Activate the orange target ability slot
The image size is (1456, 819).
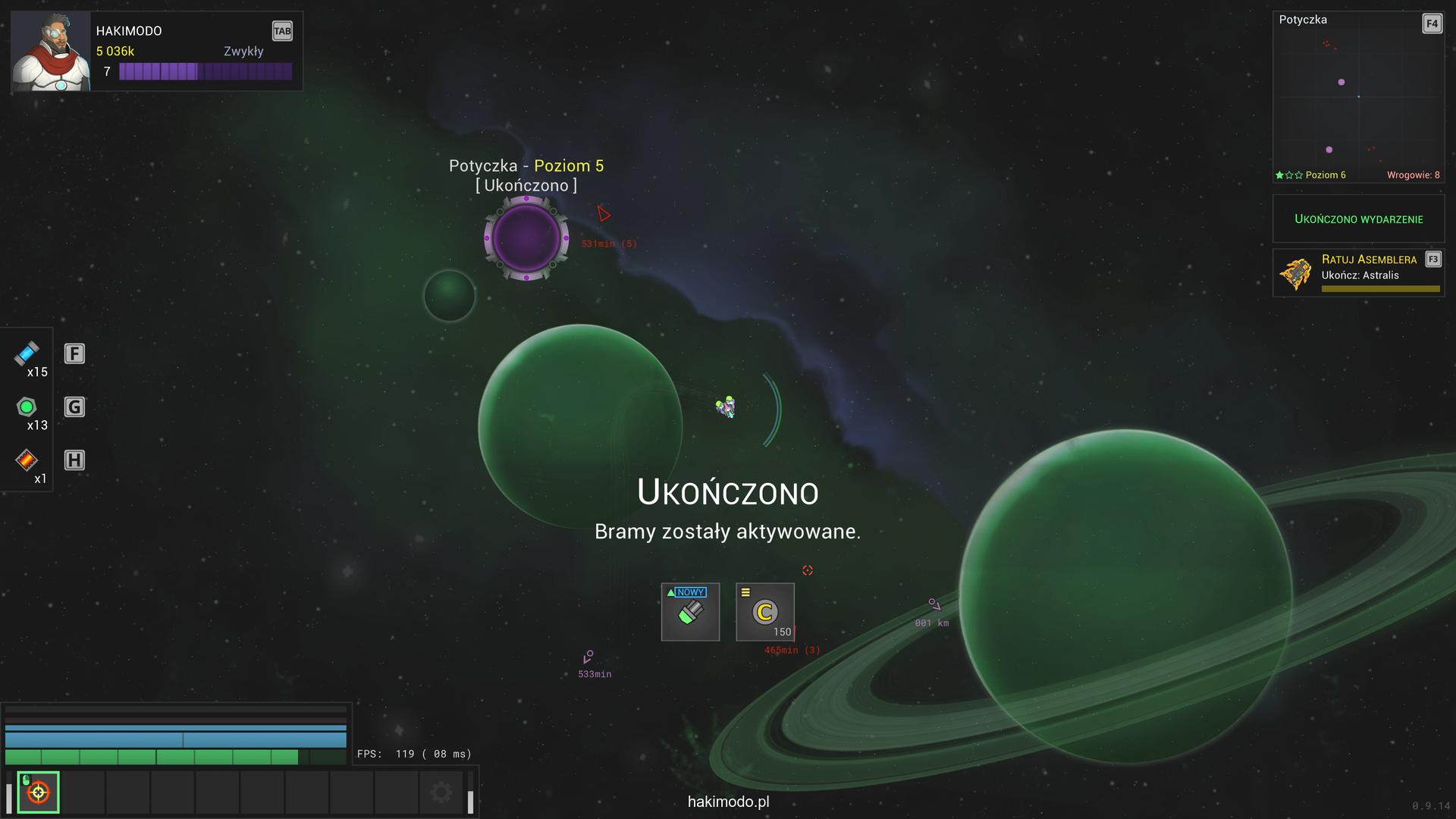point(38,792)
